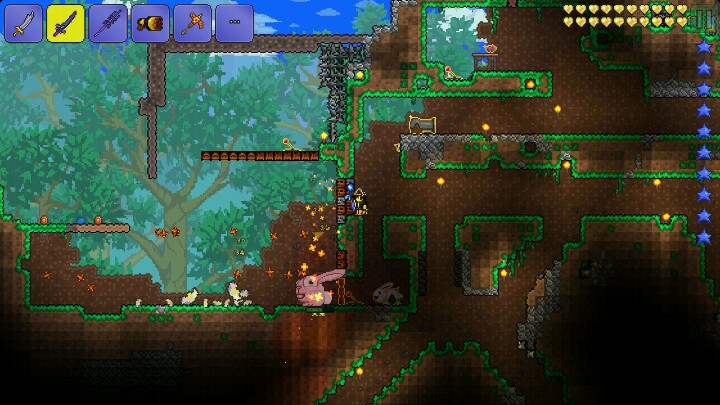
Task: Equip the purple trident spear
Action: click(x=108, y=23)
